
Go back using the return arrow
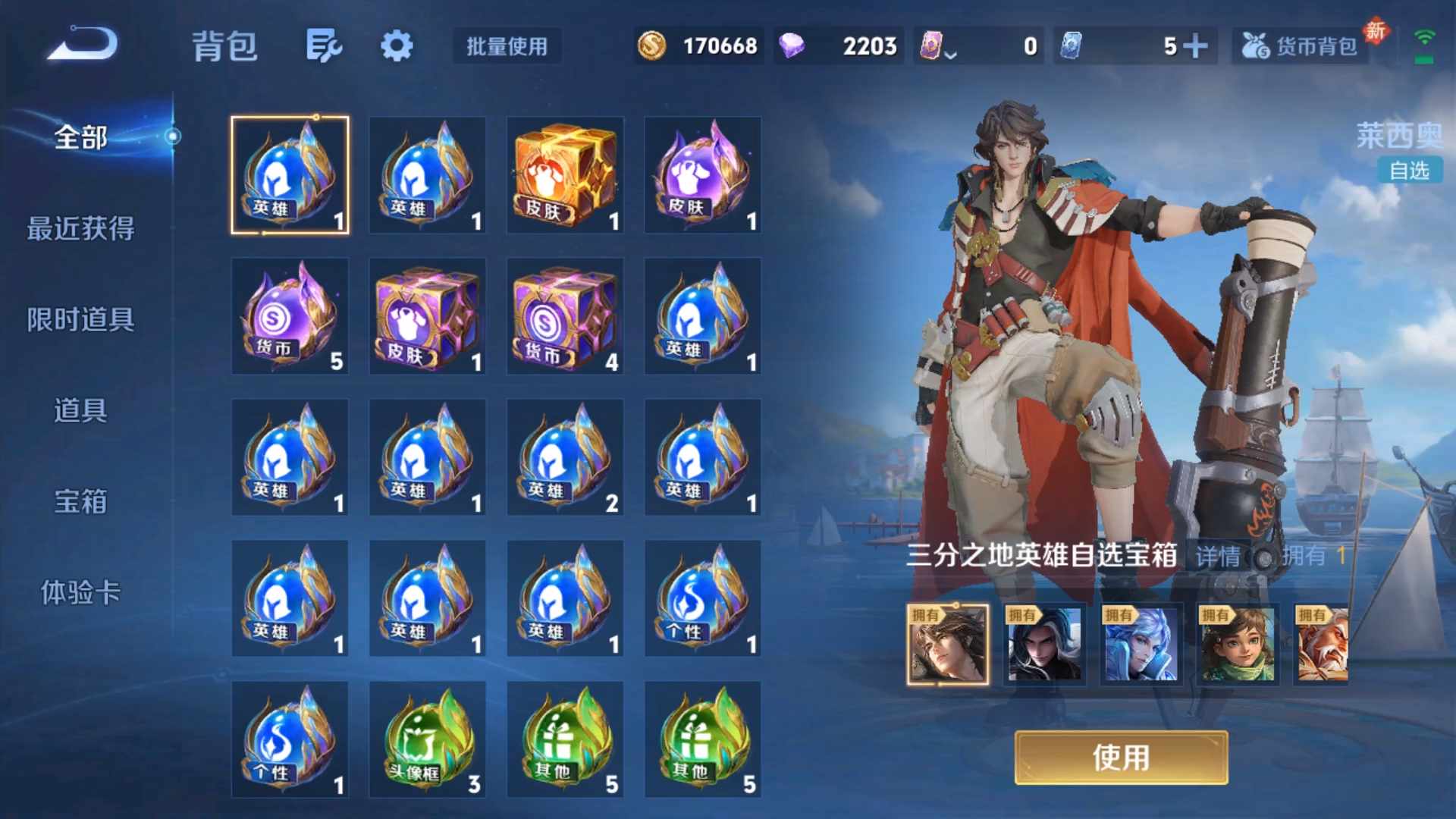[x=82, y=44]
